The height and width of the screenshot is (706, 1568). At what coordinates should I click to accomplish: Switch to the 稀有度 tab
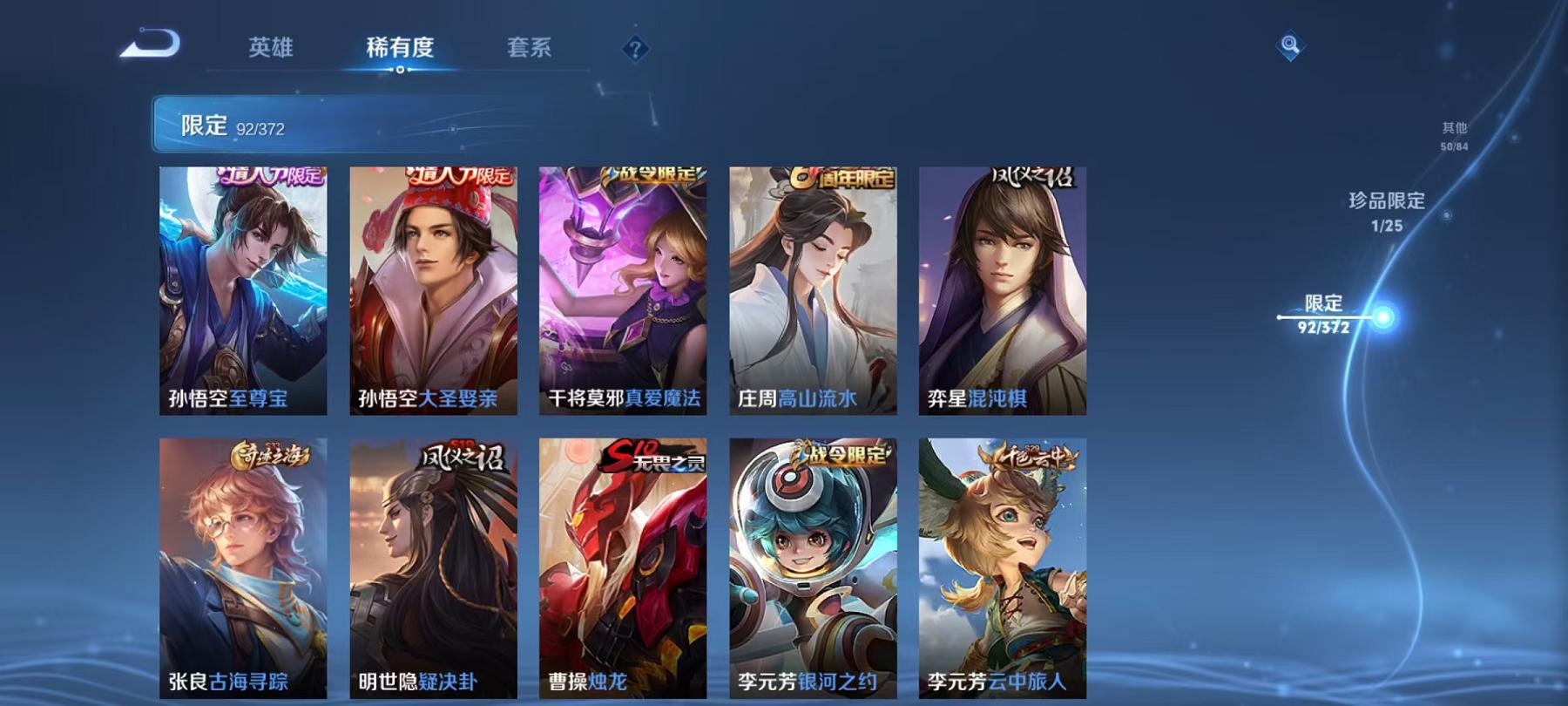coord(401,49)
